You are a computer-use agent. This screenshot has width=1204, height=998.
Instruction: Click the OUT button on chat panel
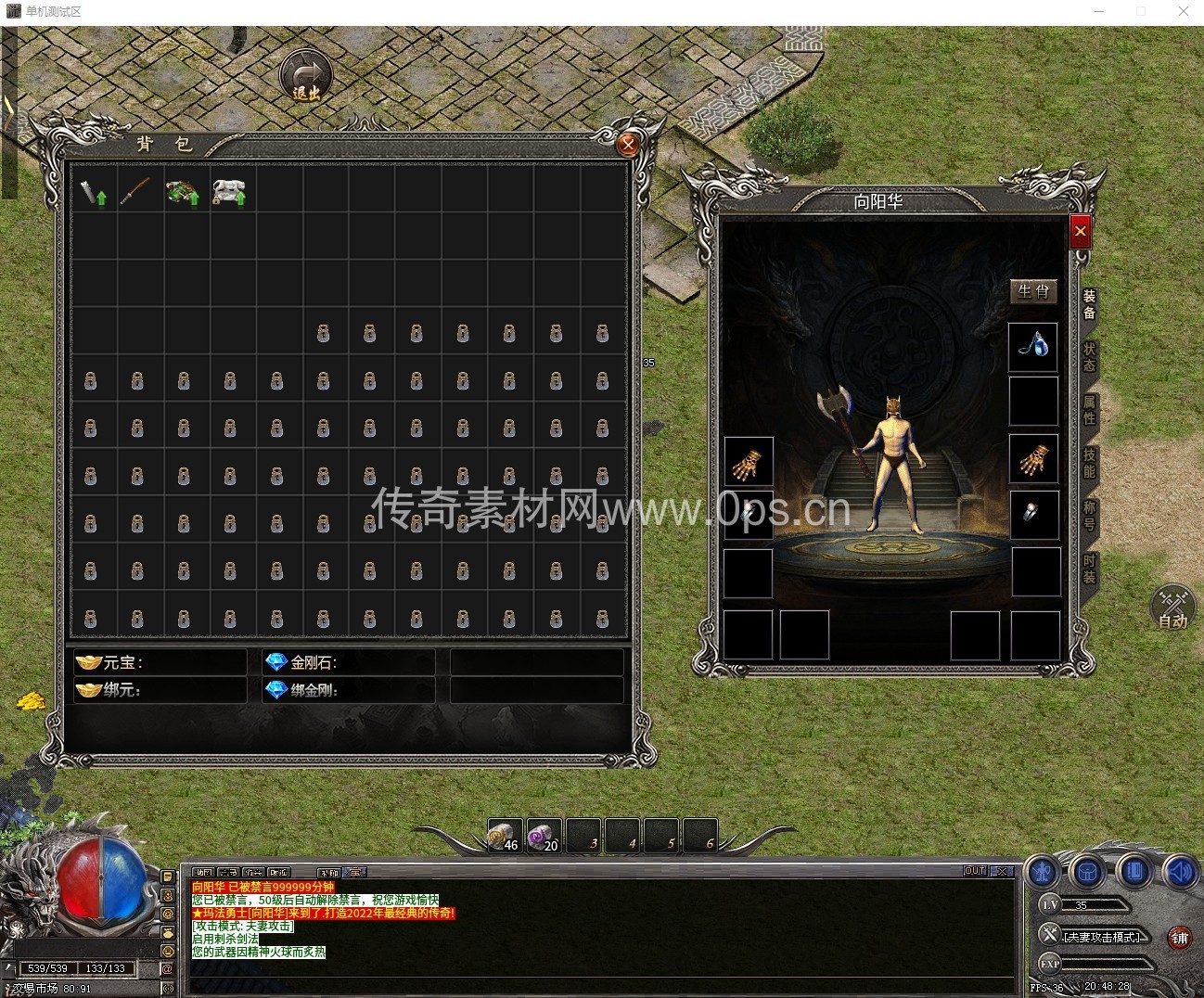974,871
